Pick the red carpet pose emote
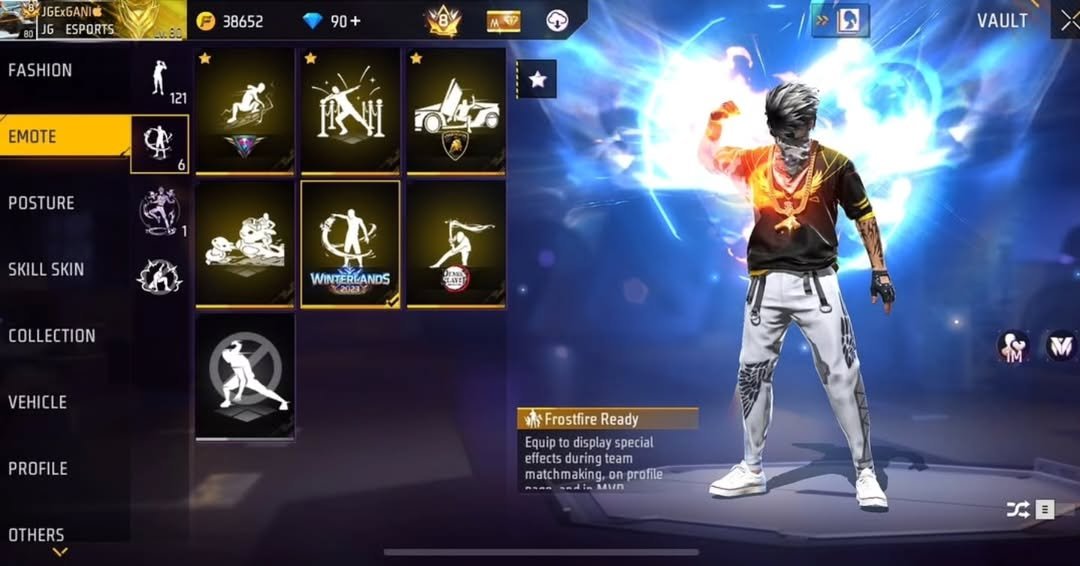The image size is (1080, 566). (x=350, y=111)
